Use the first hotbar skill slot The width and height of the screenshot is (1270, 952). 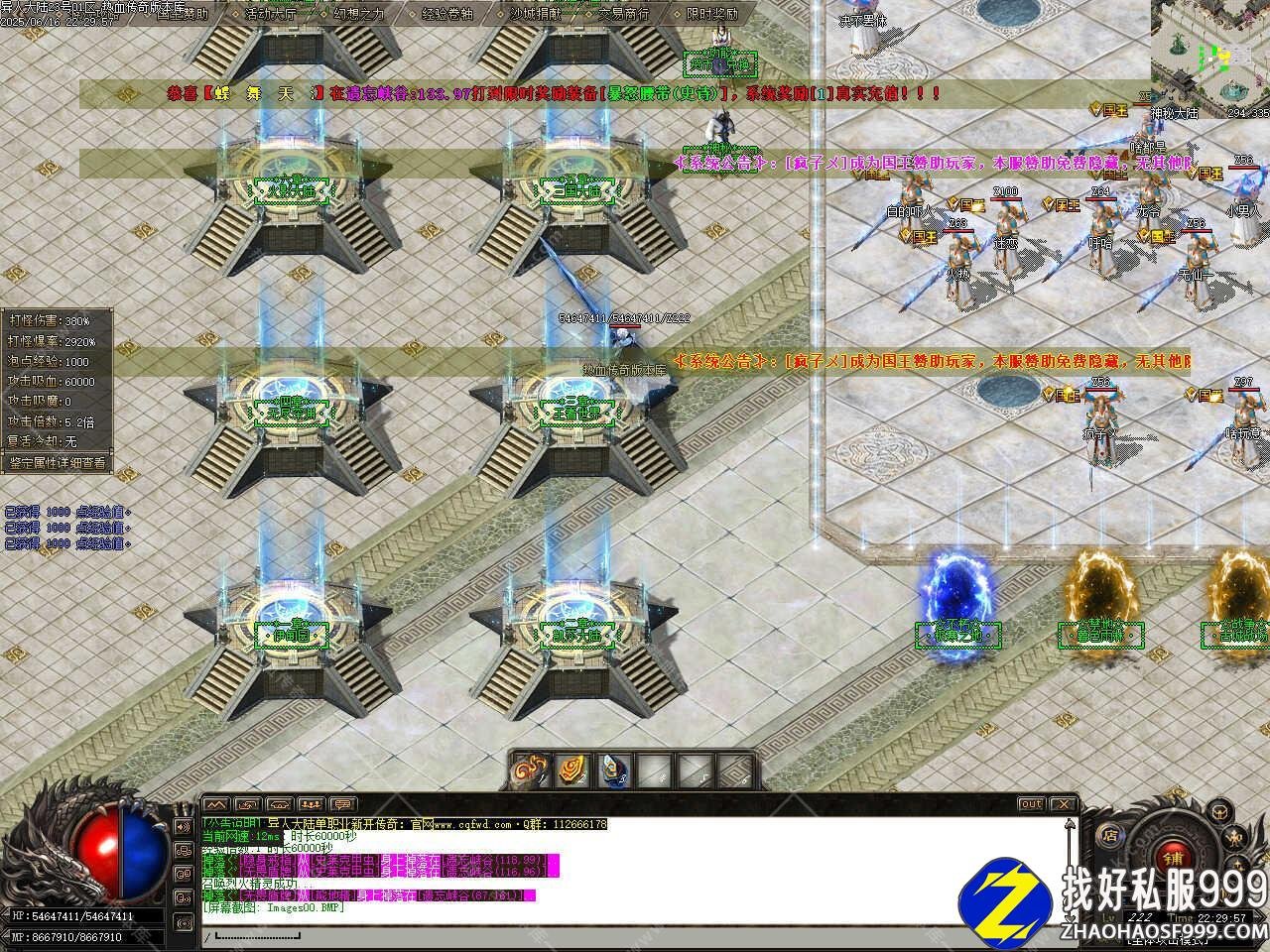(529, 770)
